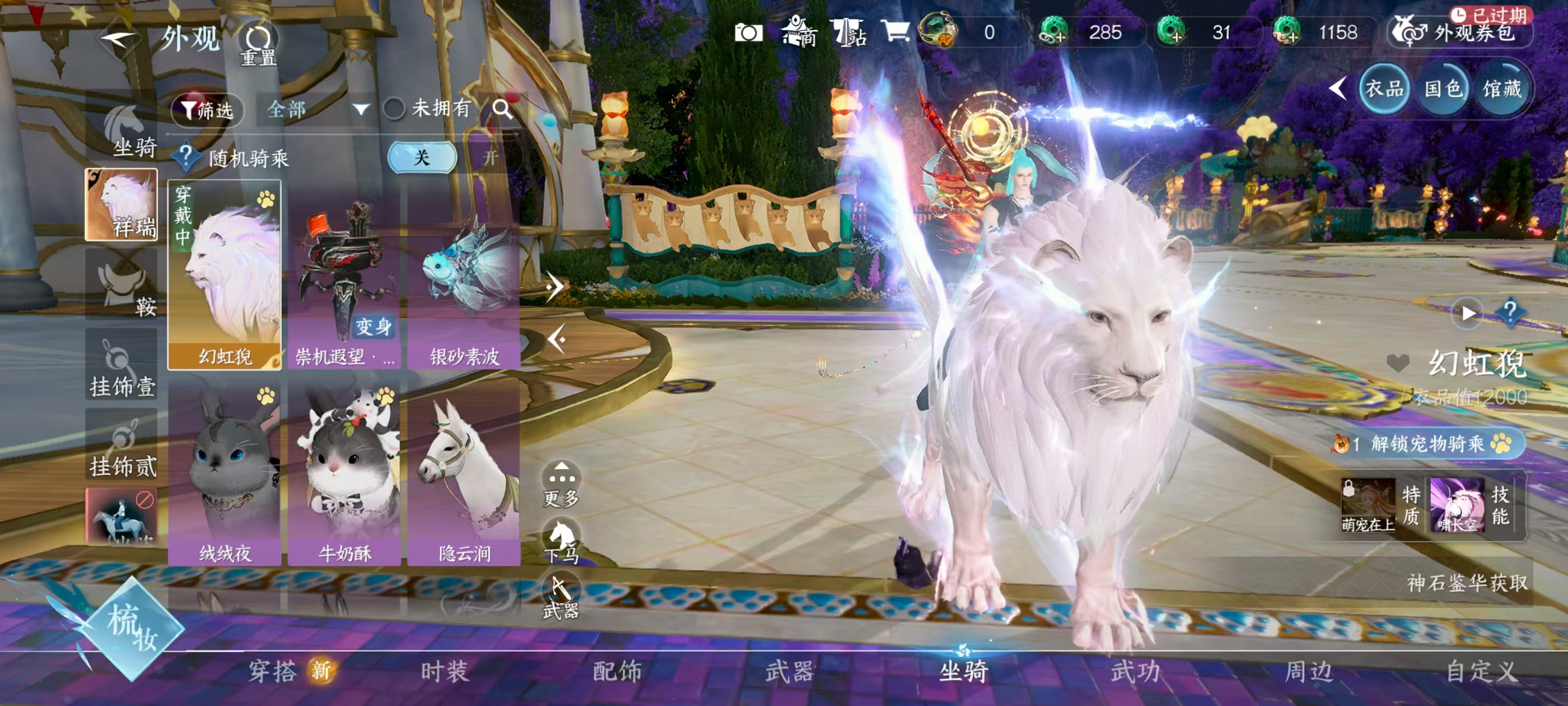Viewport: 1568px width, 706px height.
Task: Pick the 牛奶酥 hamster mount
Action: 344,475
